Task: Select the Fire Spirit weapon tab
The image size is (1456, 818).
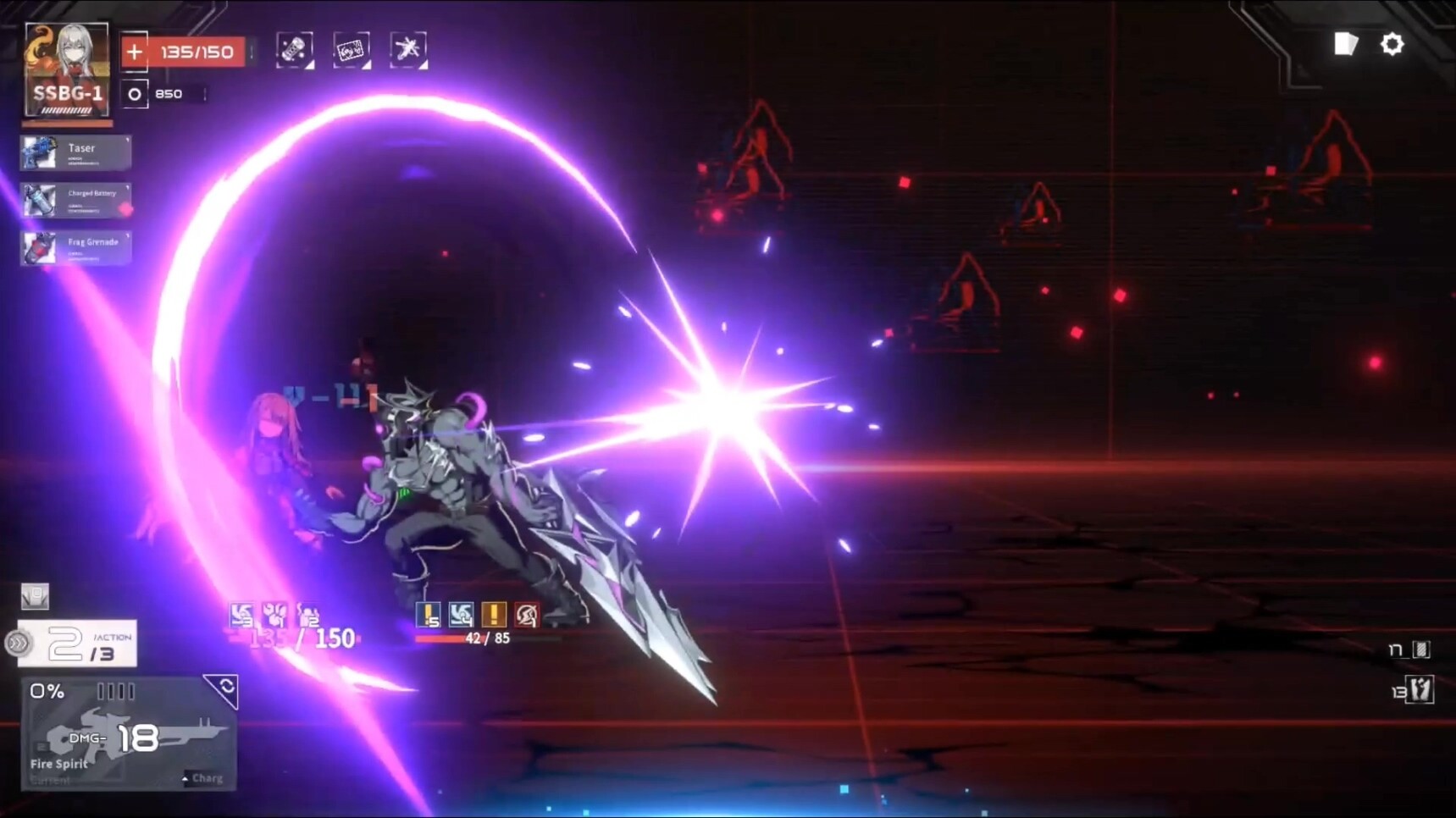Action: (x=58, y=763)
